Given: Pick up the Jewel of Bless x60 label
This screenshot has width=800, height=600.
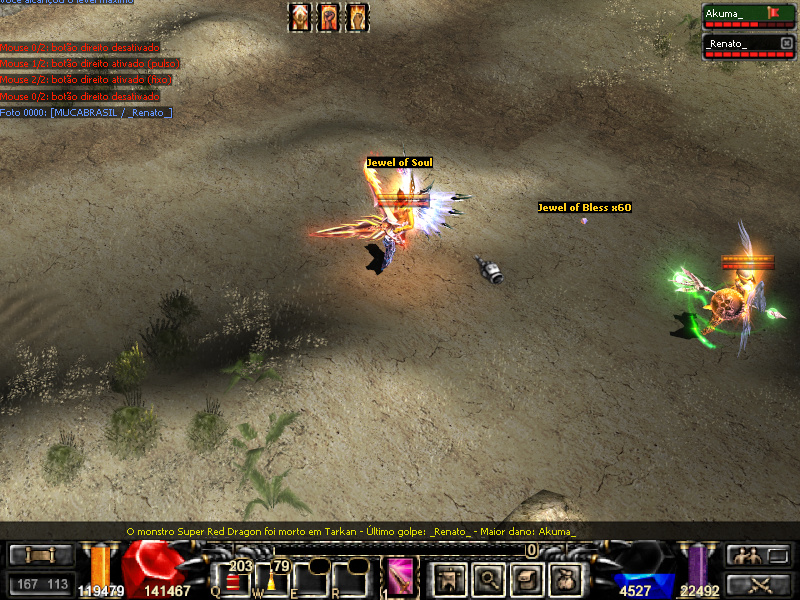Looking at the screenshot, I should tap(584, 207).
